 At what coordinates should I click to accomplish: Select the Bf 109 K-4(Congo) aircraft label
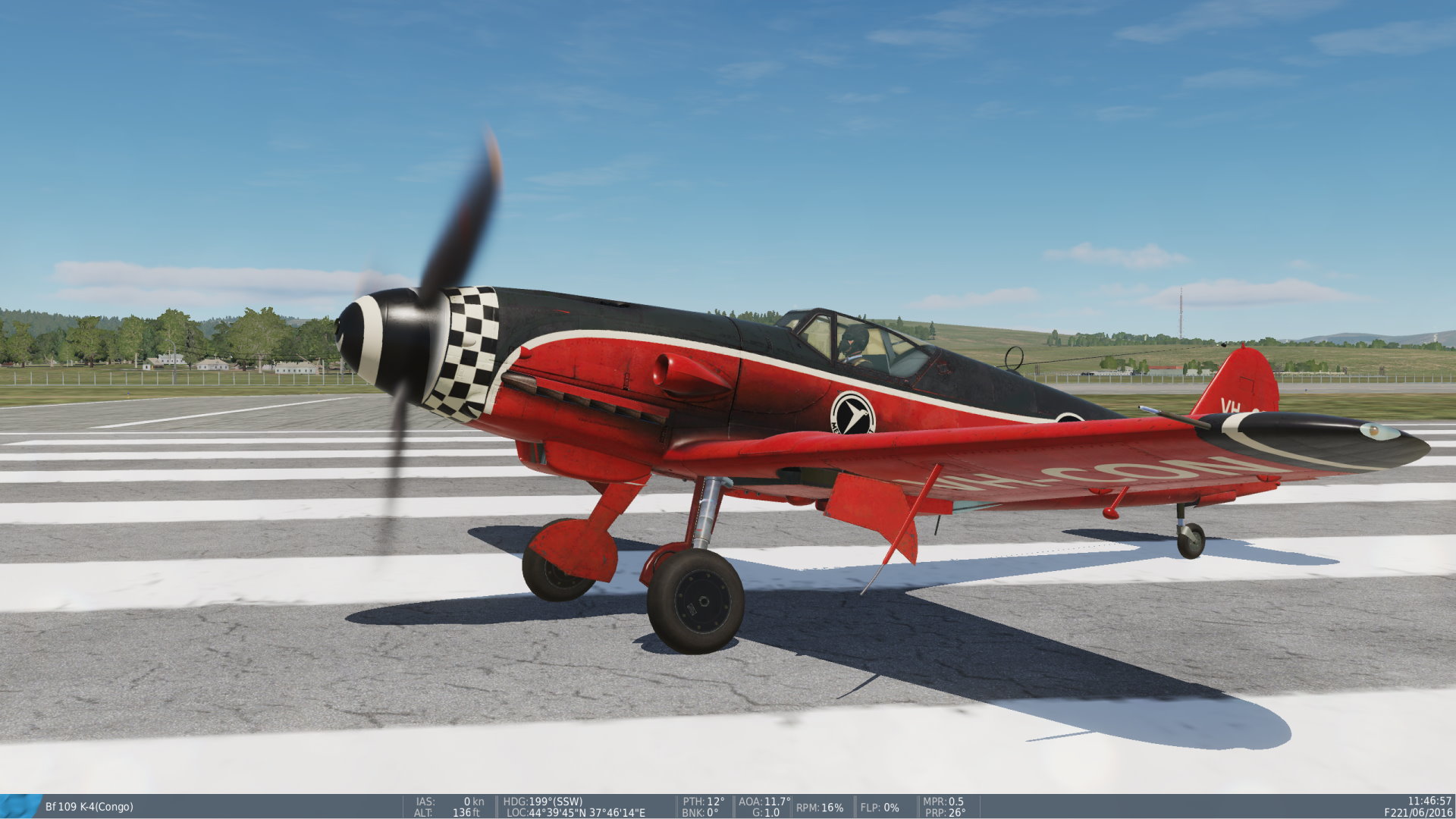coord(89,805)
